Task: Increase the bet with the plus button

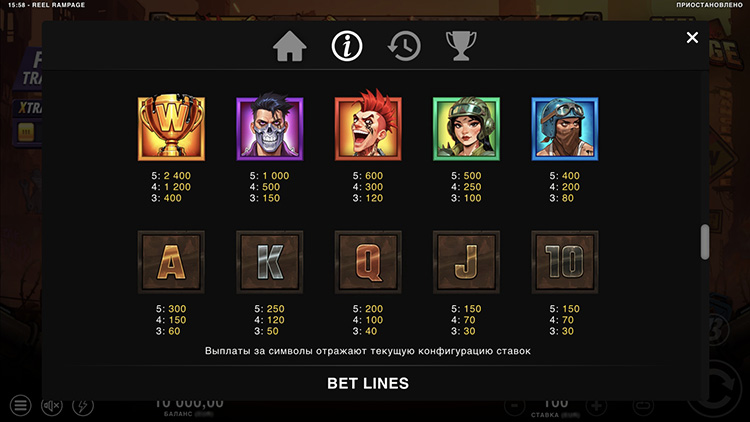Action: point(596,407)
